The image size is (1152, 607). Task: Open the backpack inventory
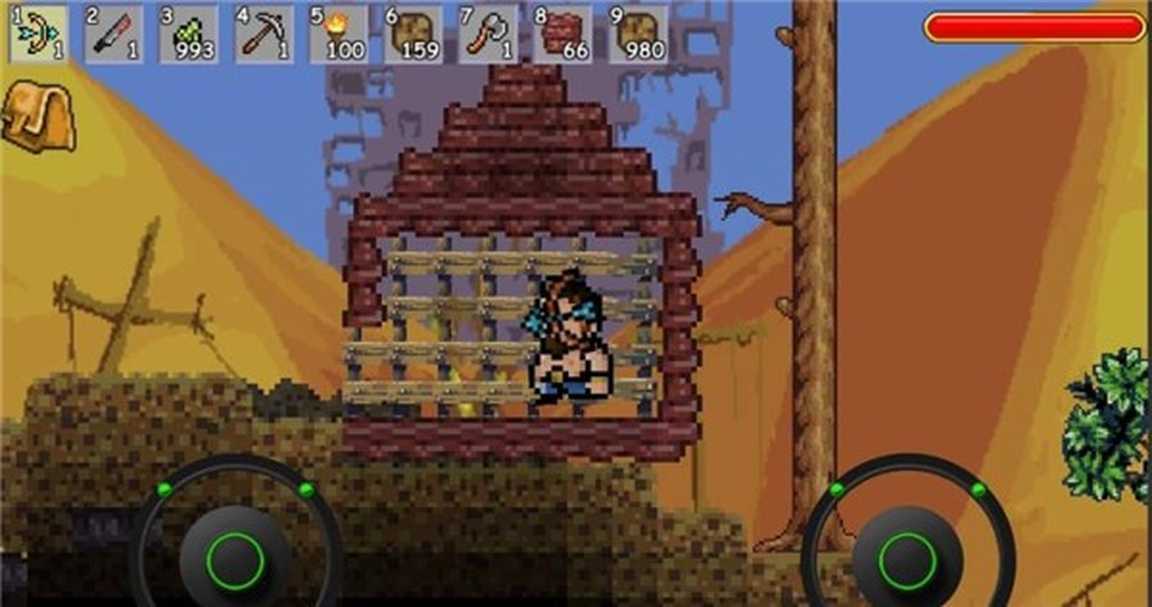pyautogui.click(x=38, y=116)
